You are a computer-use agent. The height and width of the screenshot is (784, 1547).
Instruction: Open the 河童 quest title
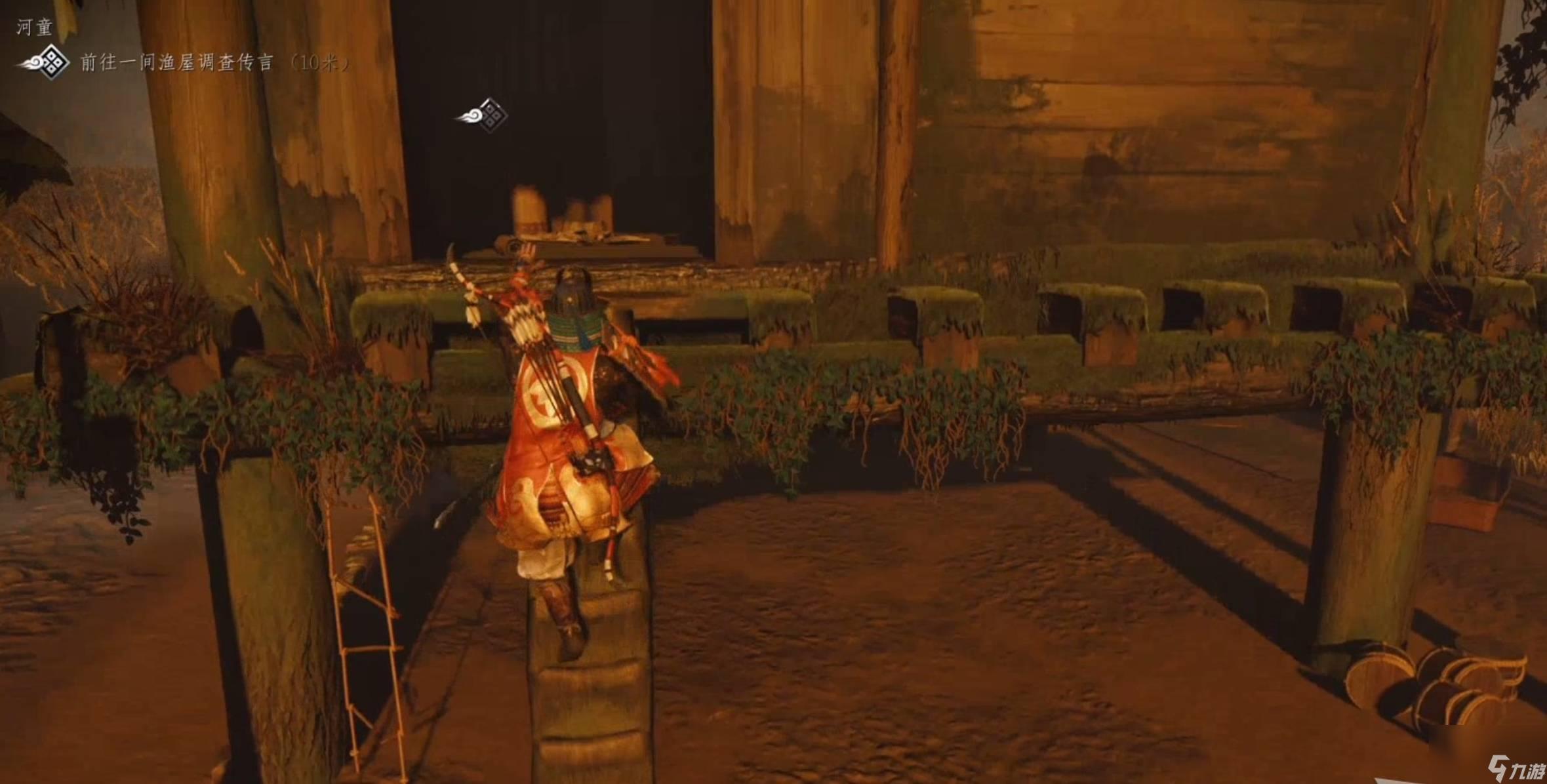[x=34, y=27]
